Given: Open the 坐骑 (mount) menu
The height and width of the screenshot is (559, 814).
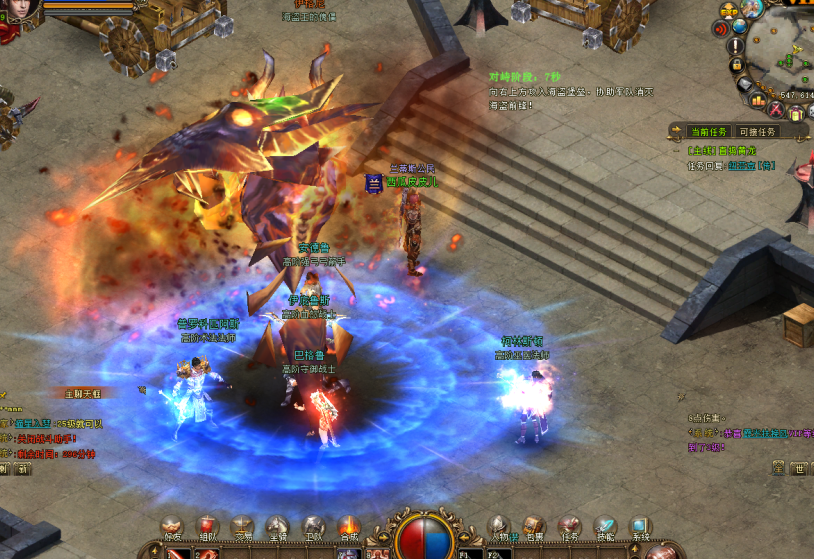Looking at the screenshot, I should pyautogui.click(x=278, y=527).
